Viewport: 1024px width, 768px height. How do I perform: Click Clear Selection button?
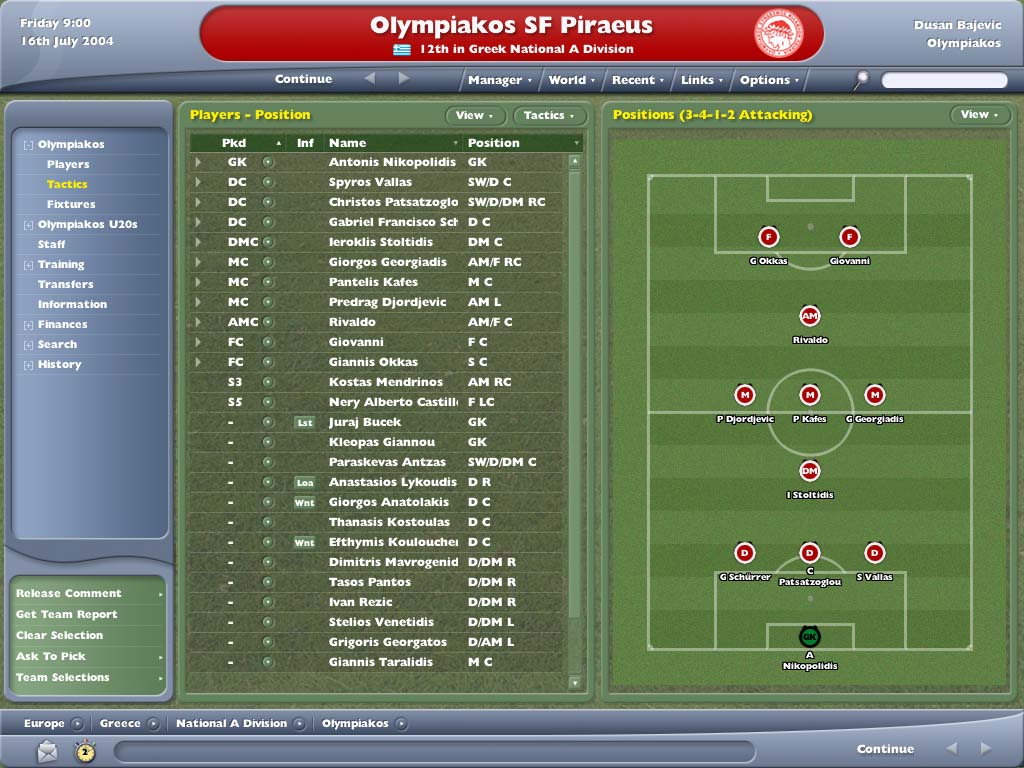click(x=59, y=635)
